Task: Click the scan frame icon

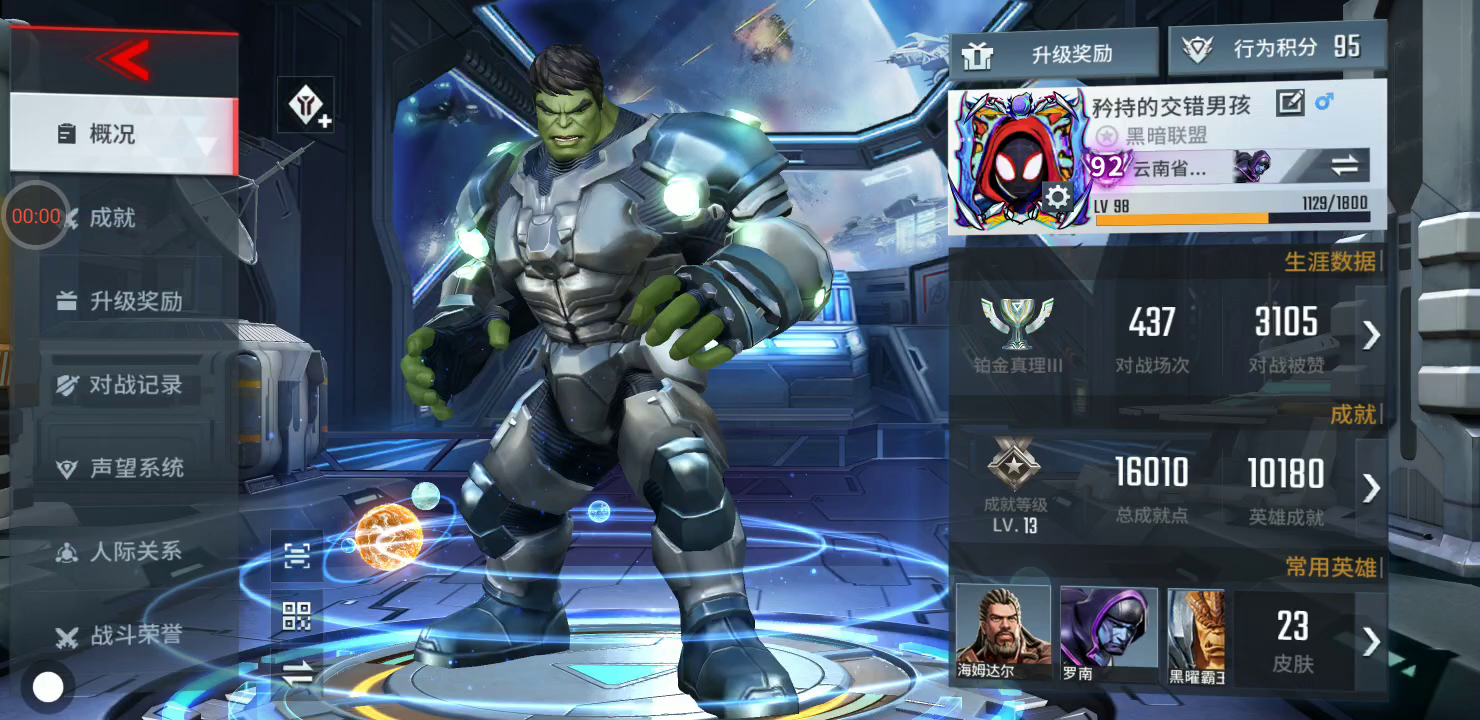Action: pyautogui.click(x=297, y=557)
